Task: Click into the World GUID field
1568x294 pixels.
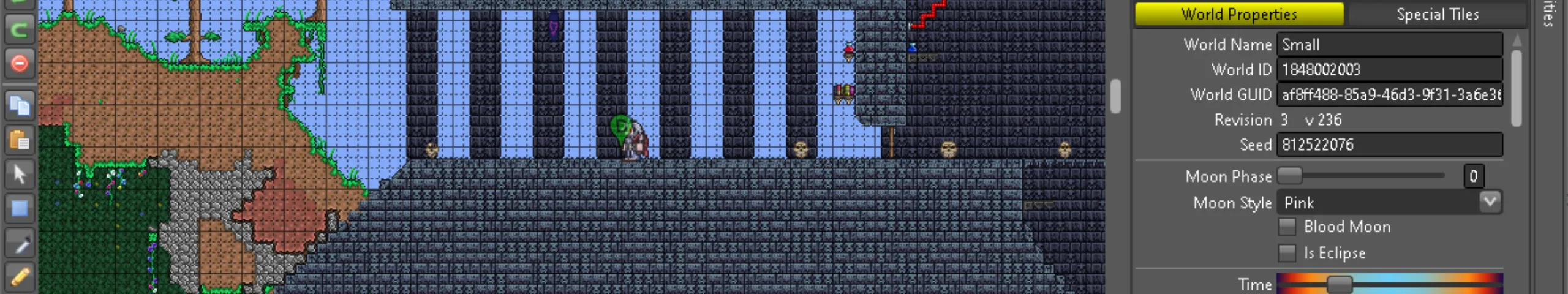Action: (x=1389, y=95)
